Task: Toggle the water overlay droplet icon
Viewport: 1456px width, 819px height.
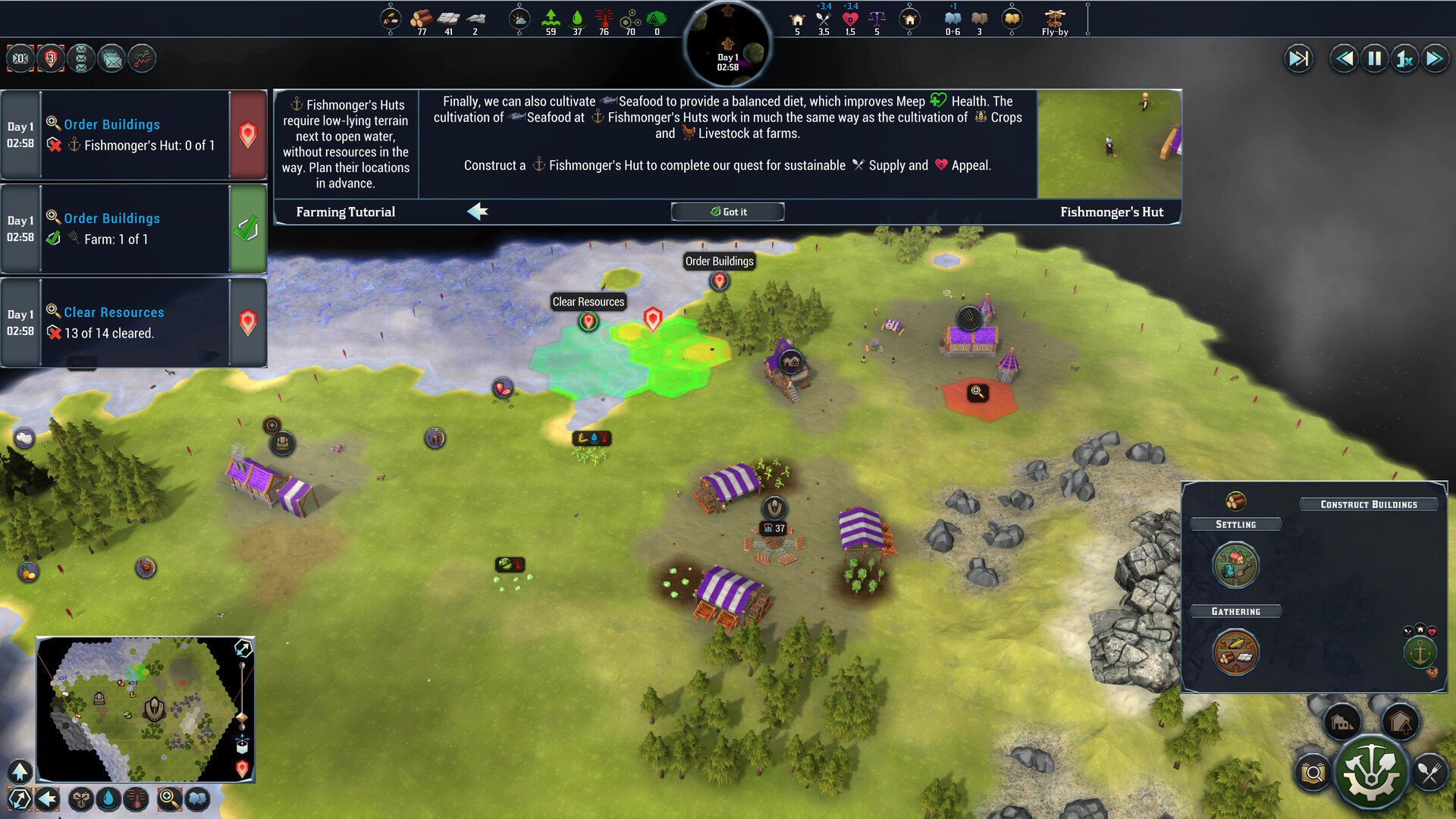Action: pos(108,799)
